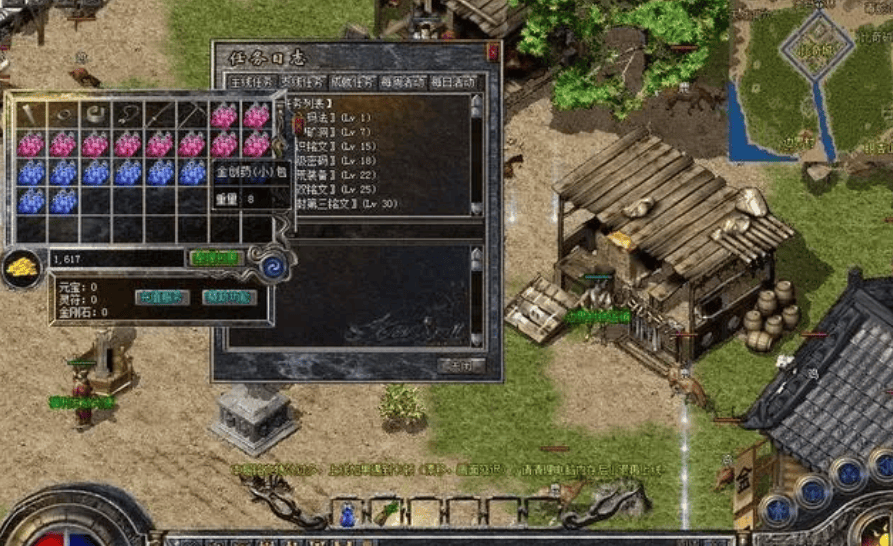
Task: Click the gold coin pile icon
Action: point(20,266)
